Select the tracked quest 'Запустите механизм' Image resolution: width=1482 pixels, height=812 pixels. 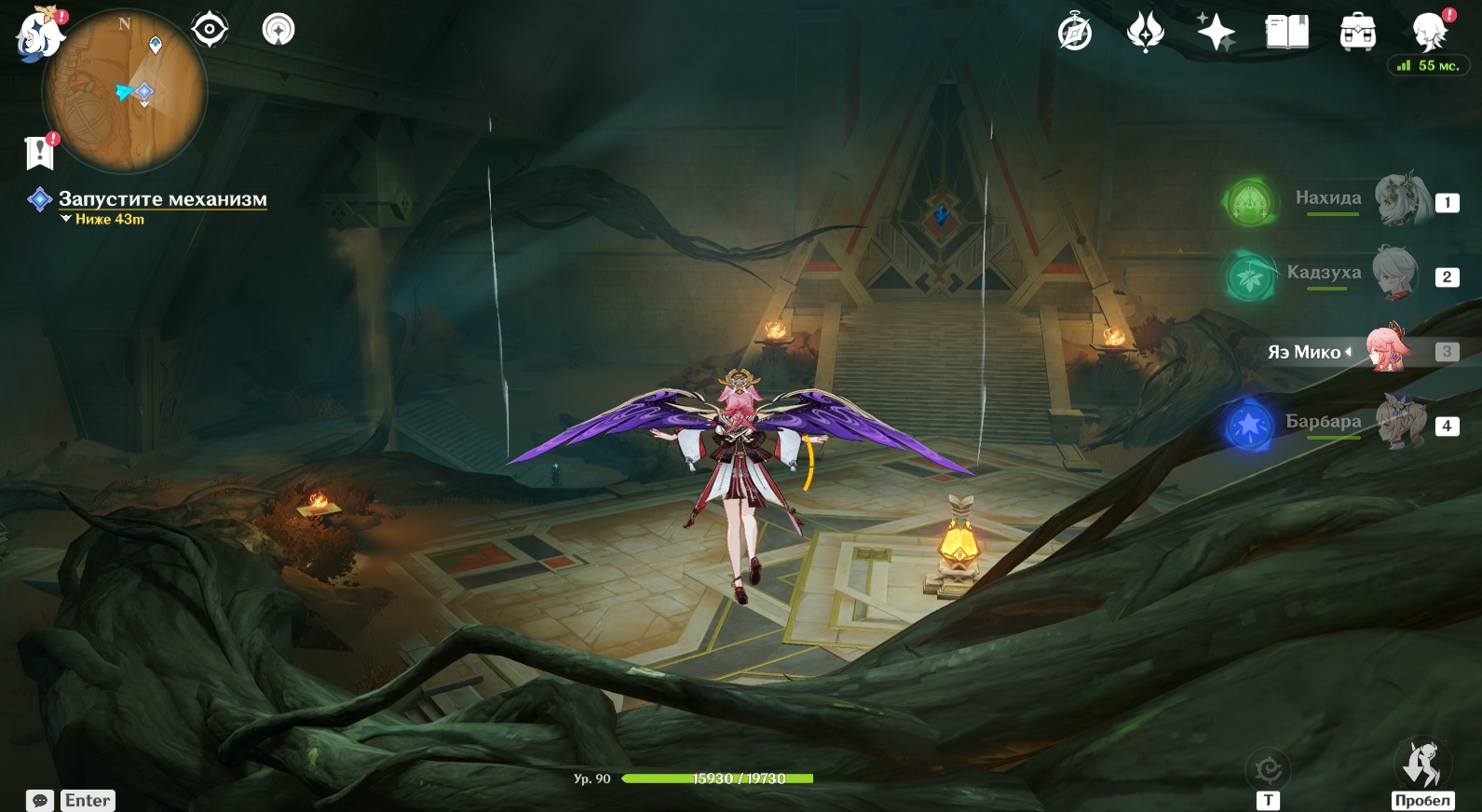click(162, 198)
